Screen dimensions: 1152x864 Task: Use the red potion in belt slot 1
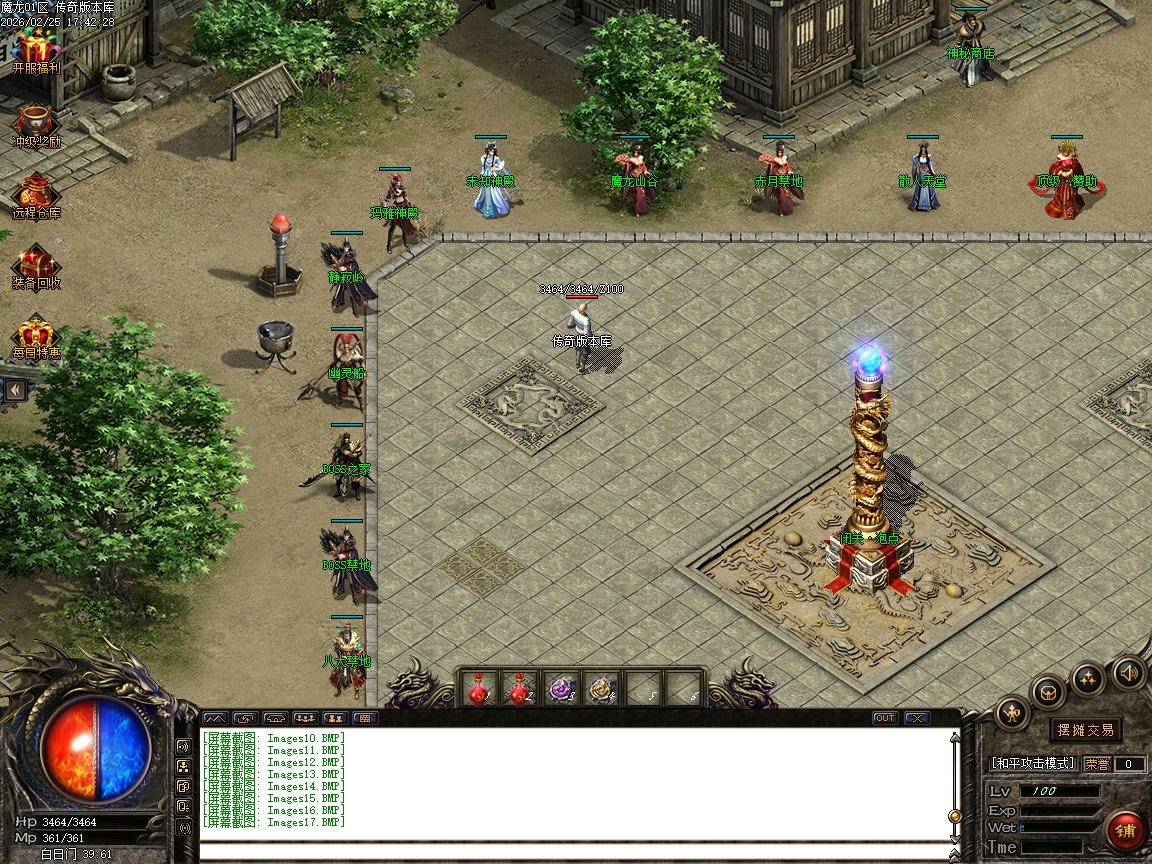[x=479, y=688]
